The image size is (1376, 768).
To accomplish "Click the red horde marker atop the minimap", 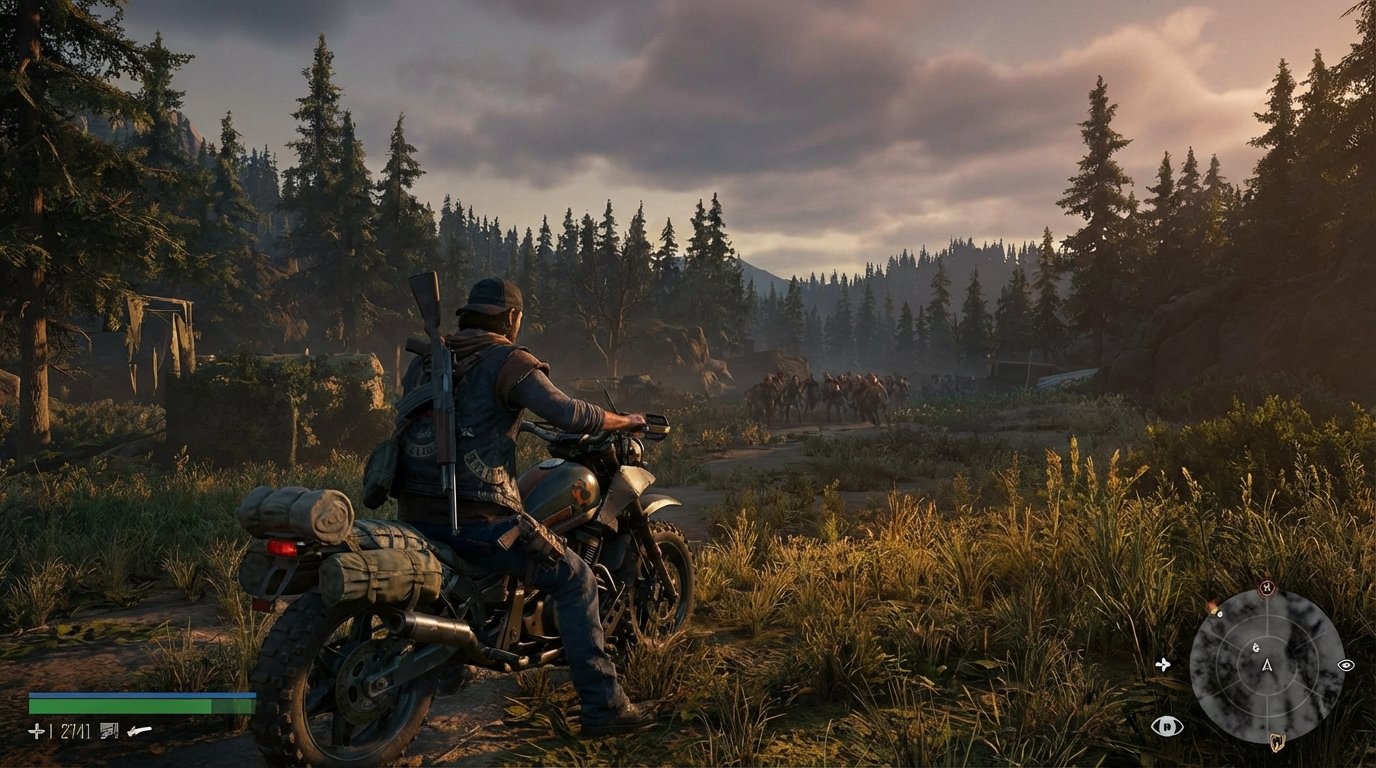I will pos(1266,587).
